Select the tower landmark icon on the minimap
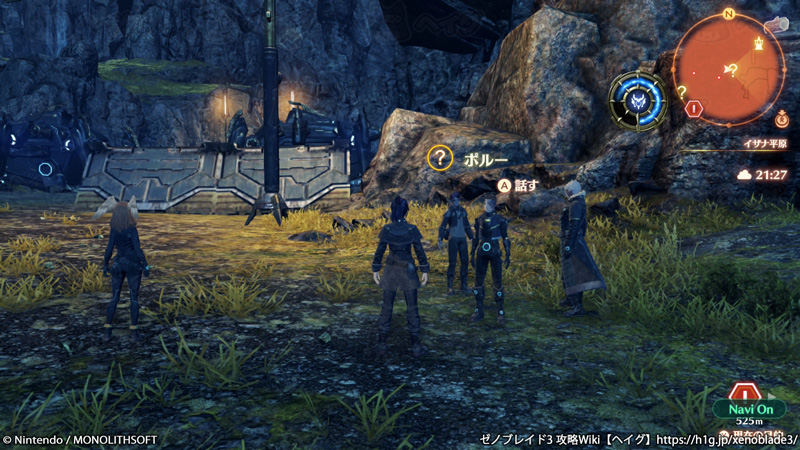Viewport: 800px width, 450px height. pyautogui.click(x=758, y=44)
